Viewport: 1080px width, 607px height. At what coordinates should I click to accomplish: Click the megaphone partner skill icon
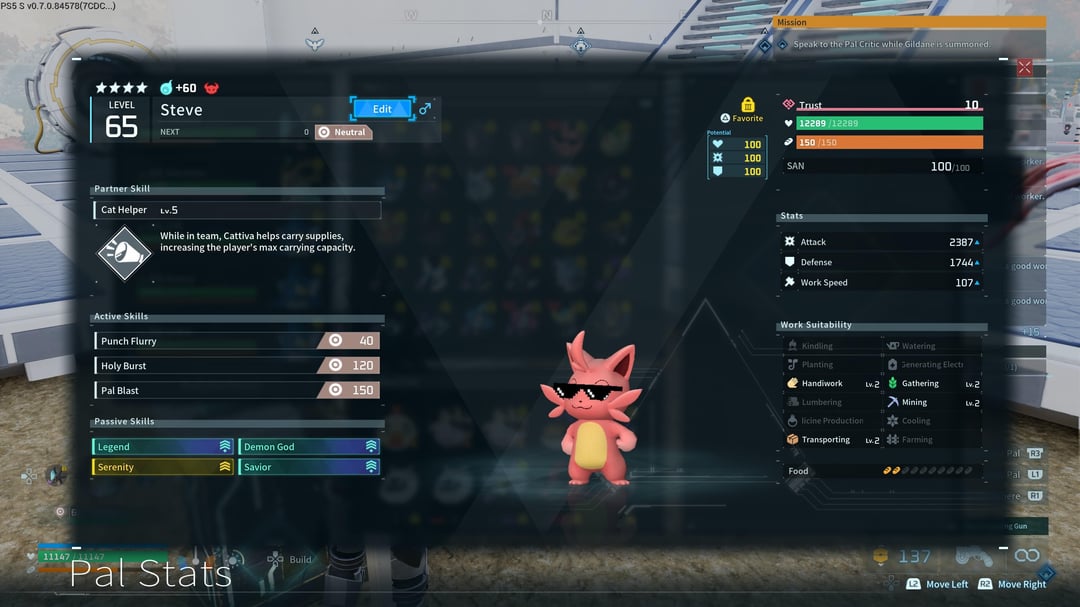click(123, 253)
